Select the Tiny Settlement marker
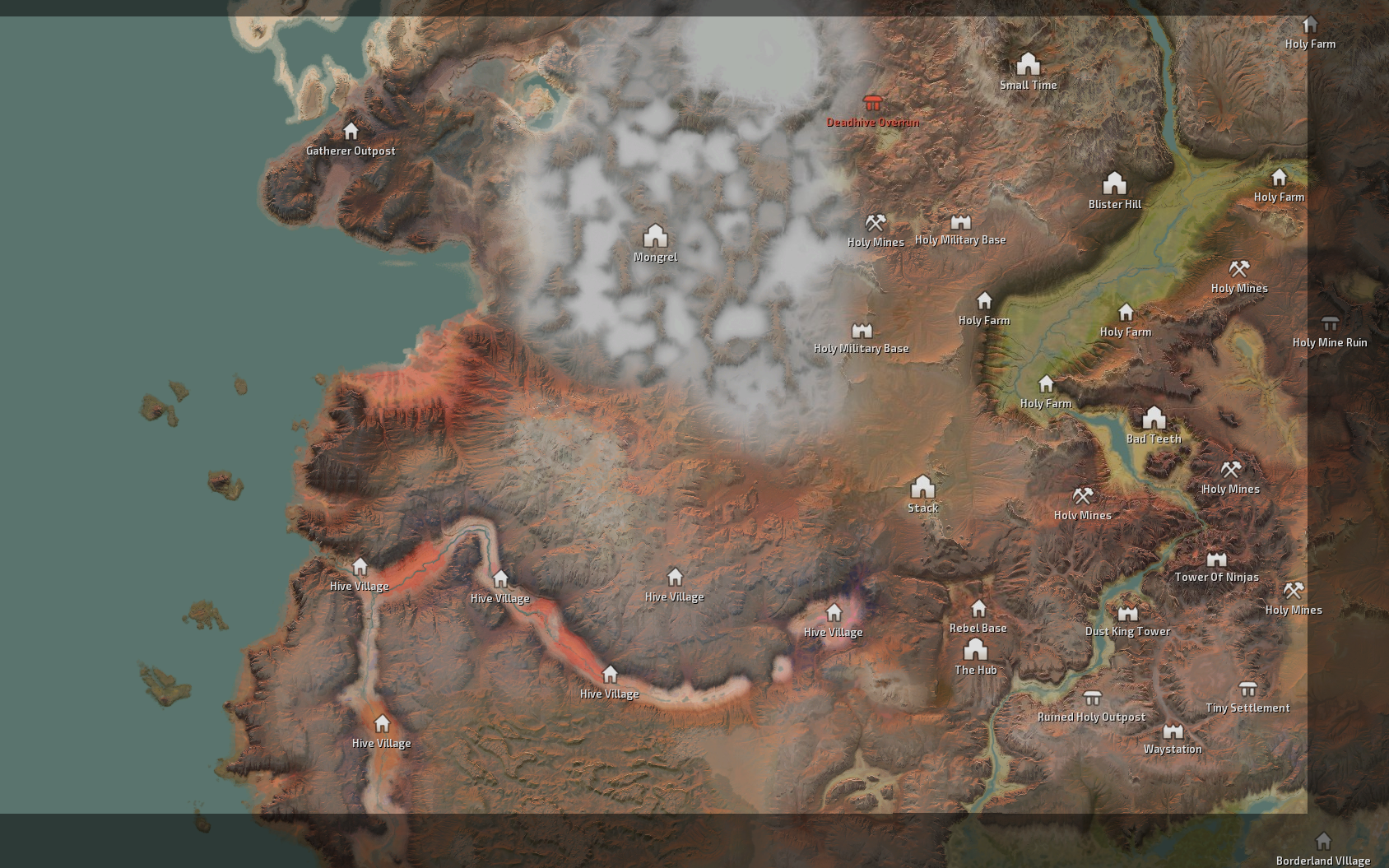Image resolution: width=1389 pixels, height=868 pixels. 1247,689
